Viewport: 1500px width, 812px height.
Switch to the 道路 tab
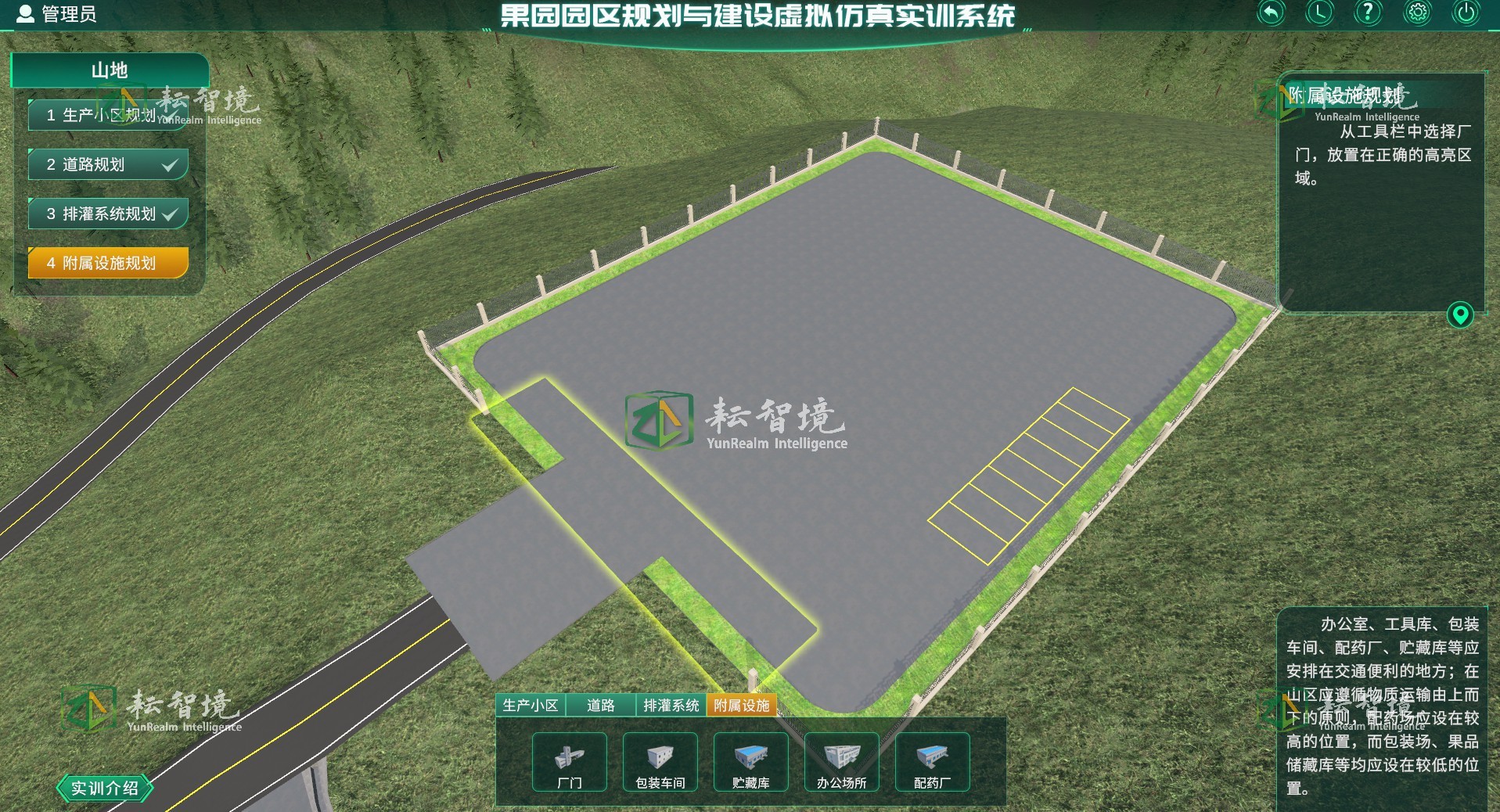pyautogui.click(x=601, y=705)
